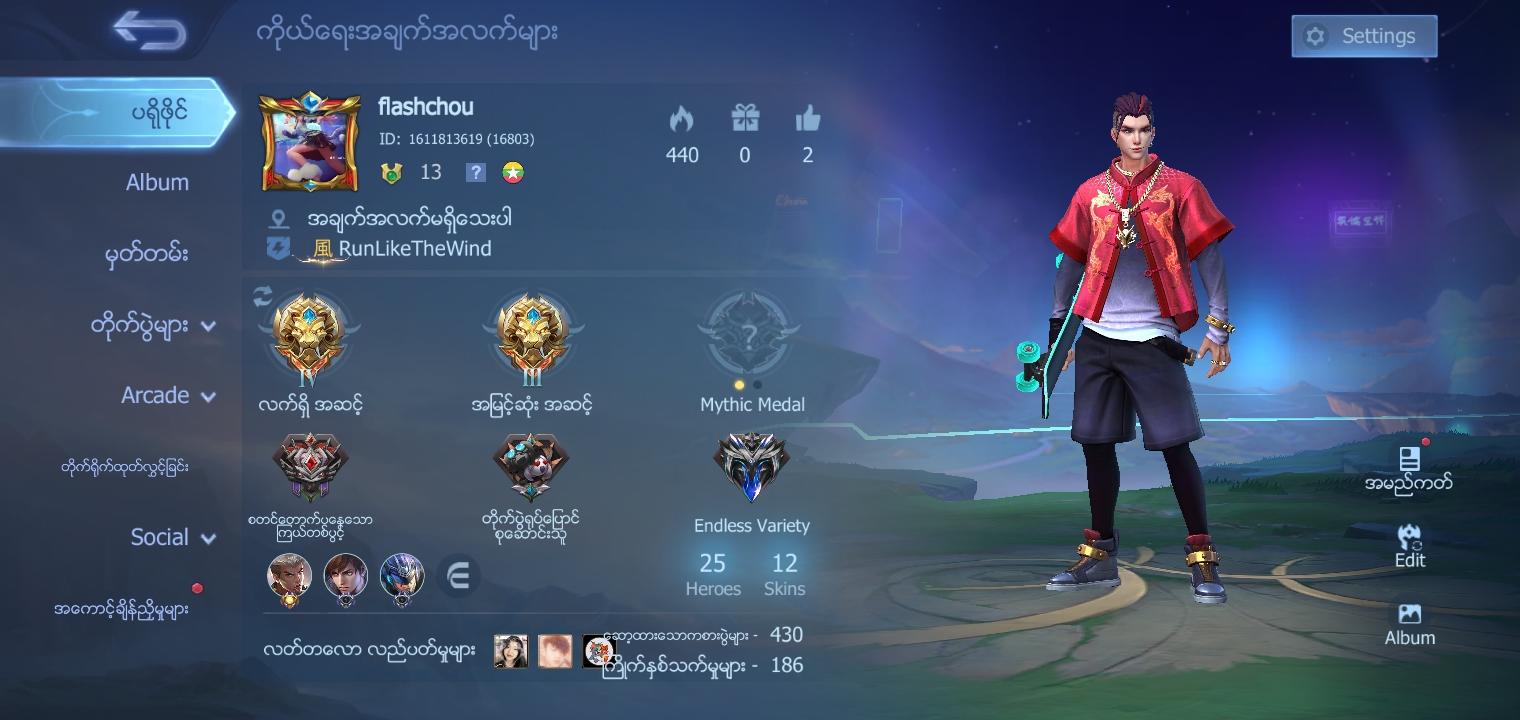Open the gift icon next to popularity
The image size is (1520, 720).
click(745, 125)
